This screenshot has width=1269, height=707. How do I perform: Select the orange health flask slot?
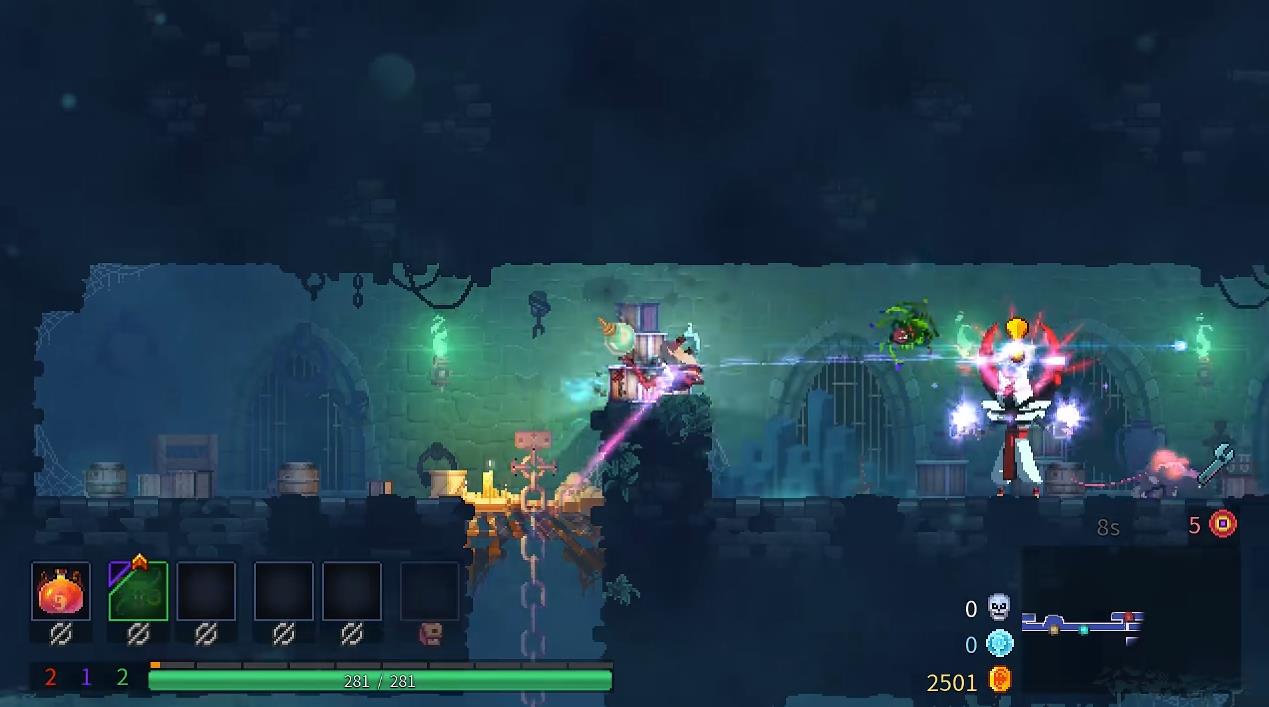point(61,592)
